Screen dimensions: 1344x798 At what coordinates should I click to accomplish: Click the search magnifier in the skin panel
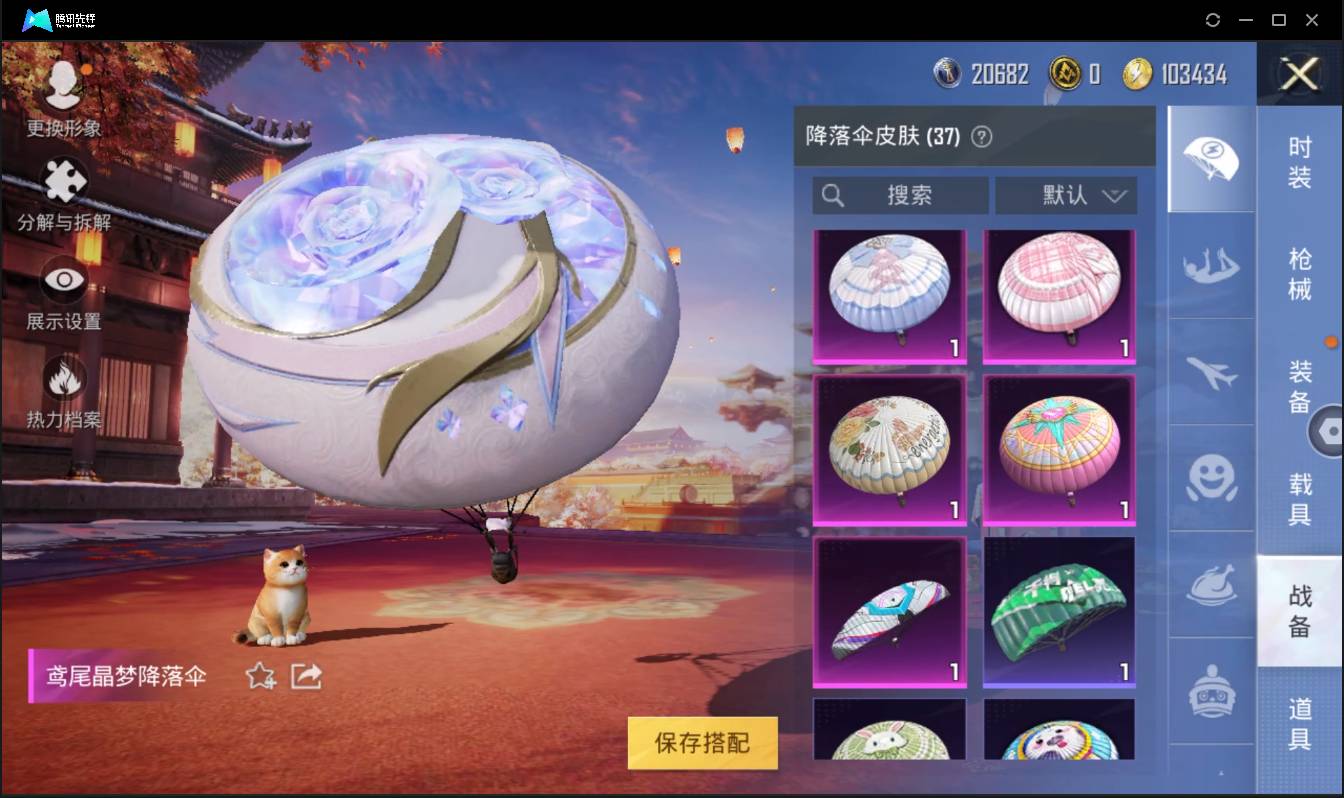pyautogui.click(x=833, y=196)
